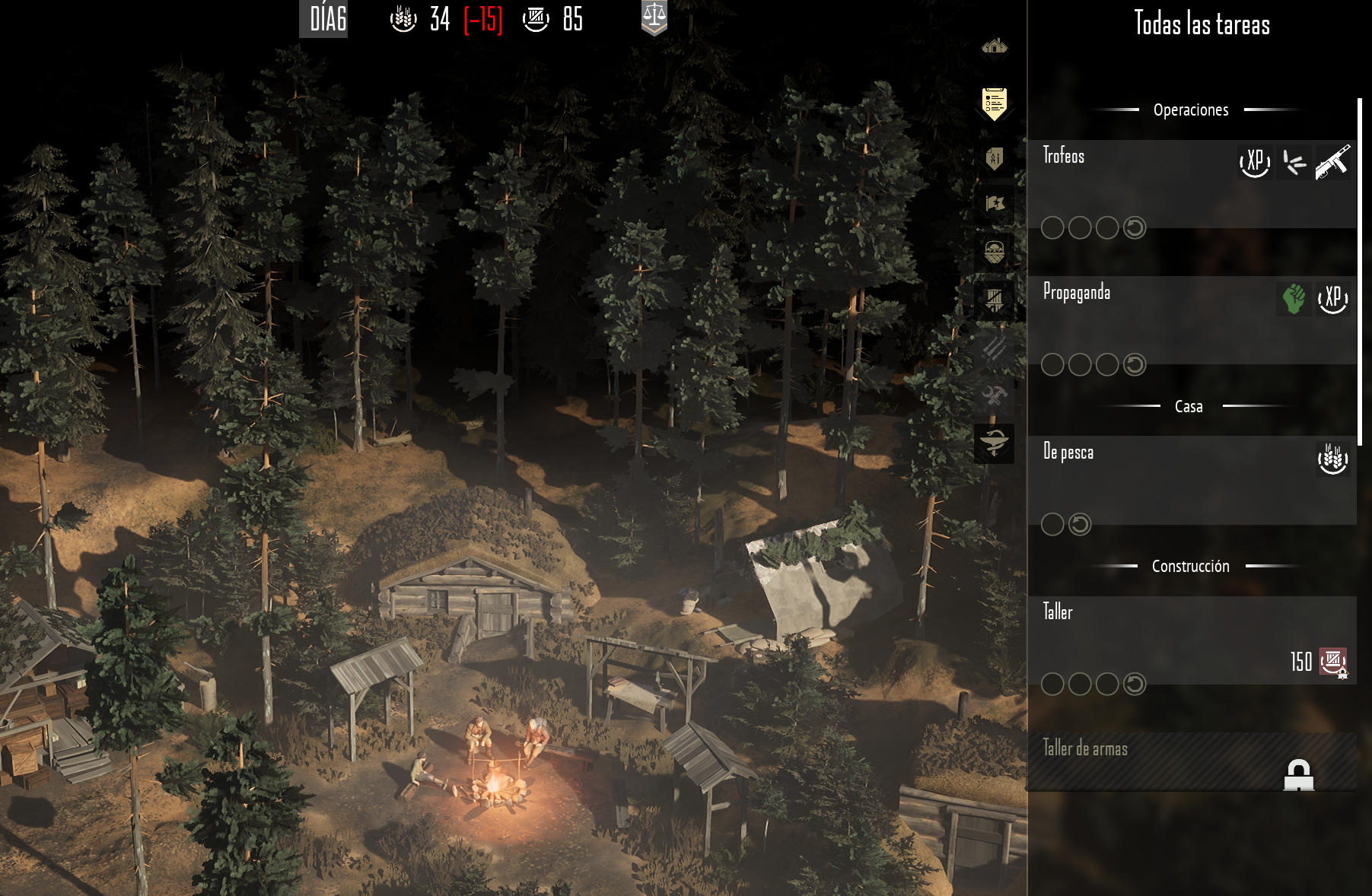Open the mushroom basket food icon
The image size is (1372, 896).
[994, 251]
